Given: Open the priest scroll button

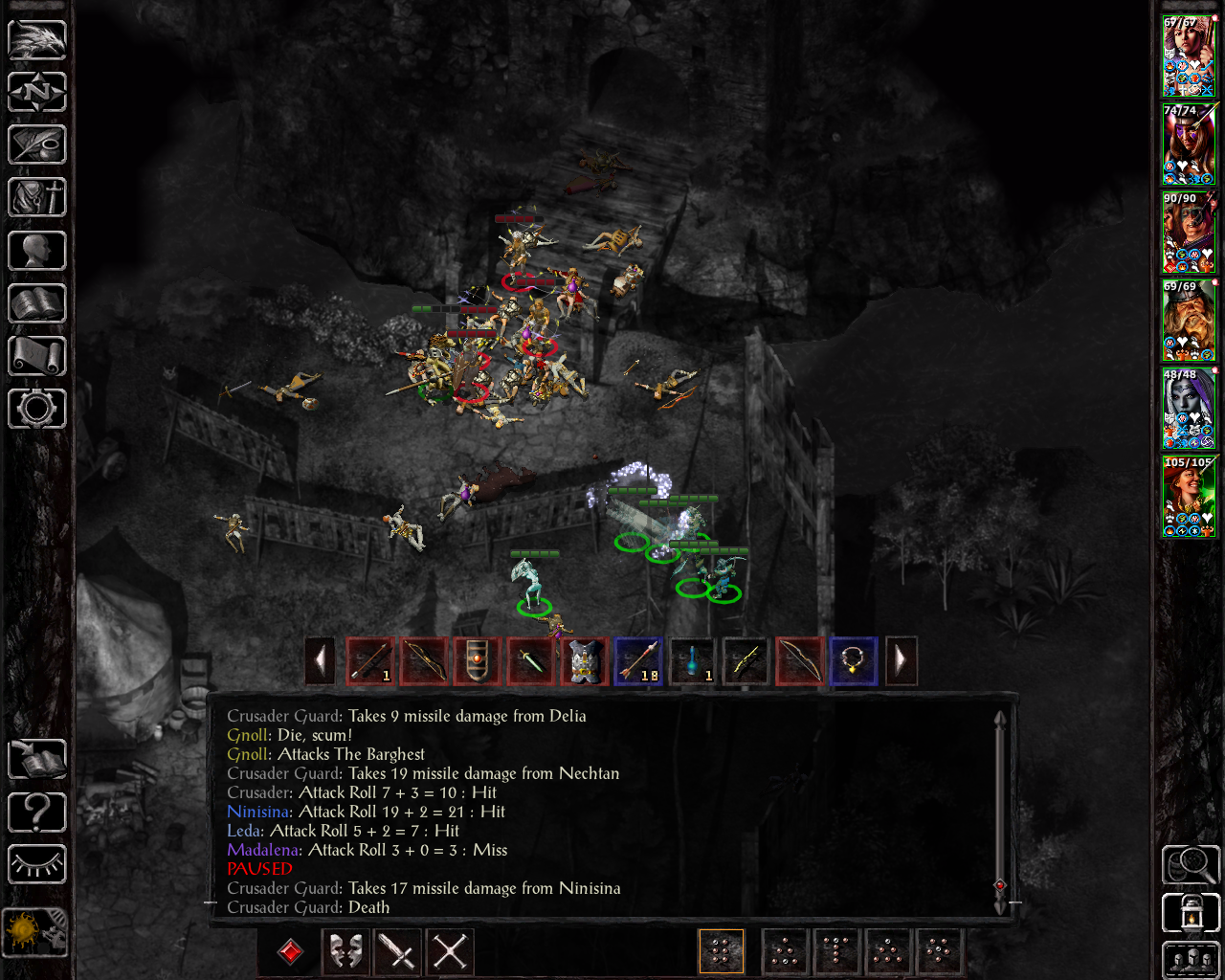Looking at the screenshot, I should click(x=37, y=356).
